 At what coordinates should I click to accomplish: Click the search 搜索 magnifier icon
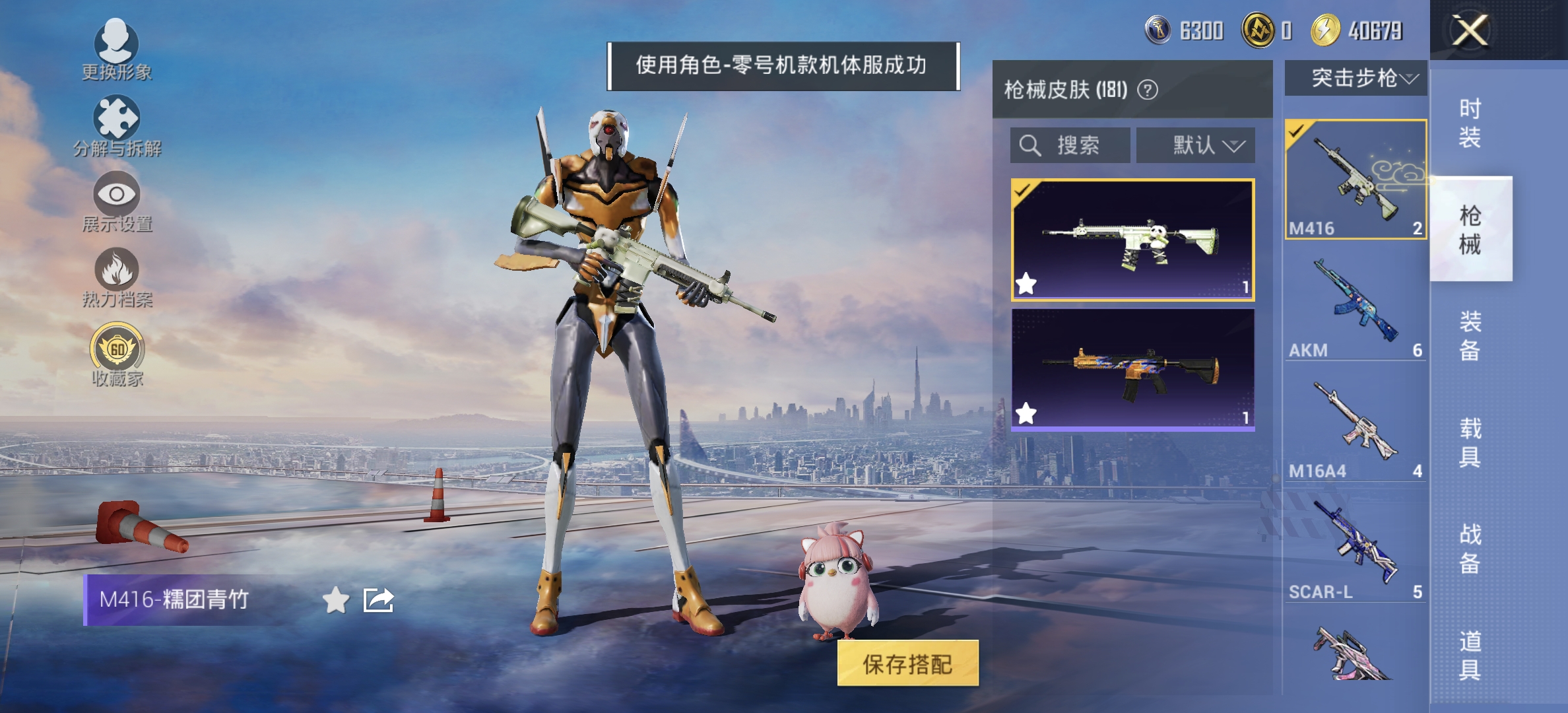coord(1029,147)
